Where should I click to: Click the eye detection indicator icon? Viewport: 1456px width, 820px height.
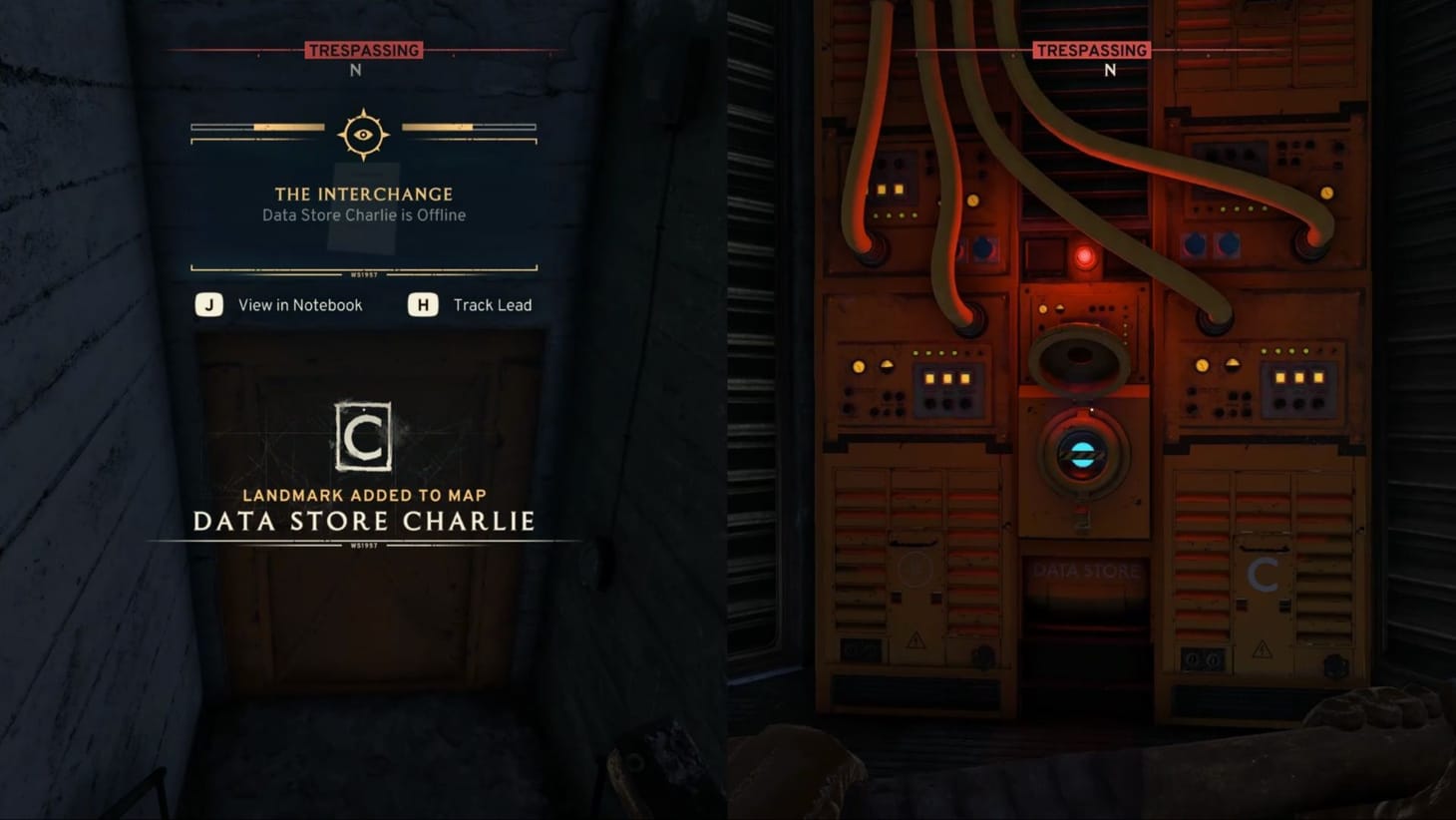[x=363, y=133]
